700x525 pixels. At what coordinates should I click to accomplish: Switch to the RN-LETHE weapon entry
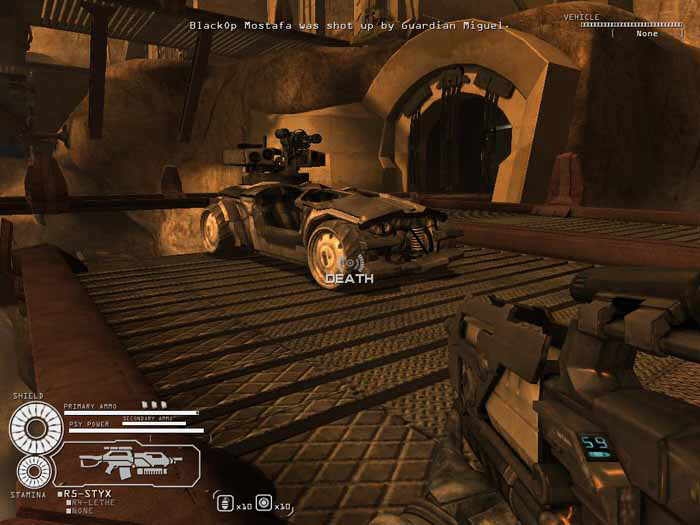click(88, 503)
